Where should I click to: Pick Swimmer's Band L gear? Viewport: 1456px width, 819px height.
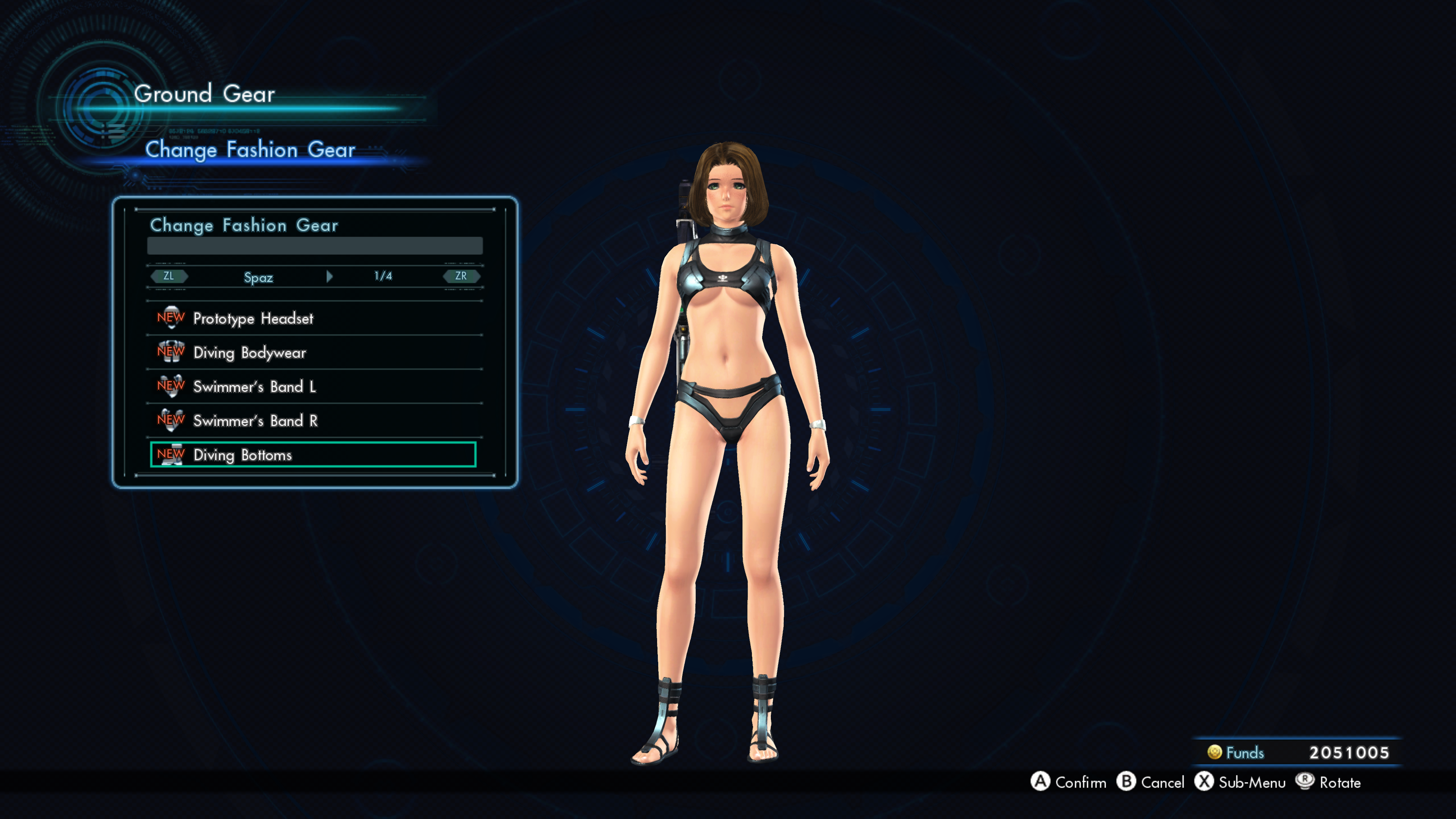click(x=254, y=387)
